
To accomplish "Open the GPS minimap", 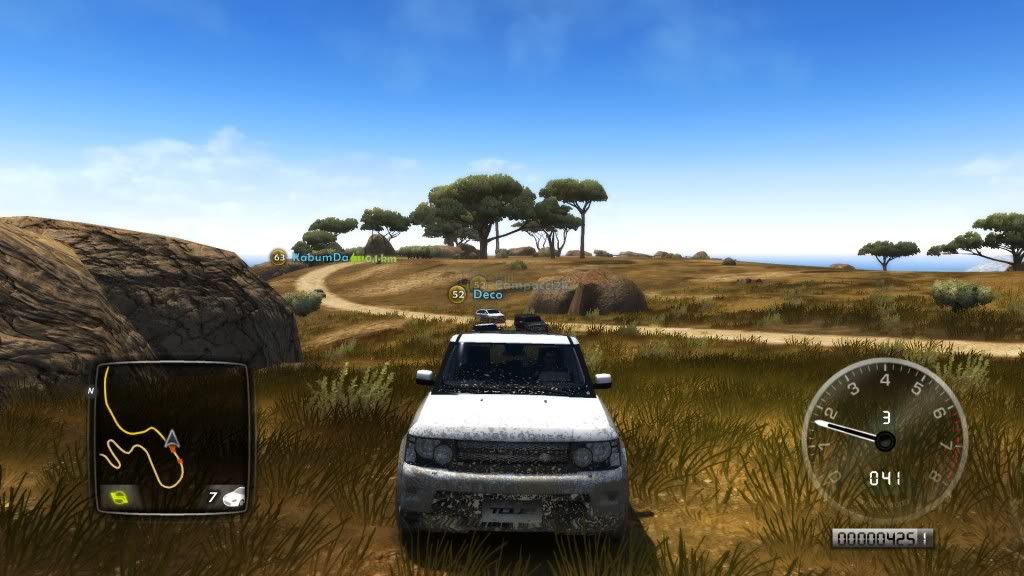I will [170, 437].
